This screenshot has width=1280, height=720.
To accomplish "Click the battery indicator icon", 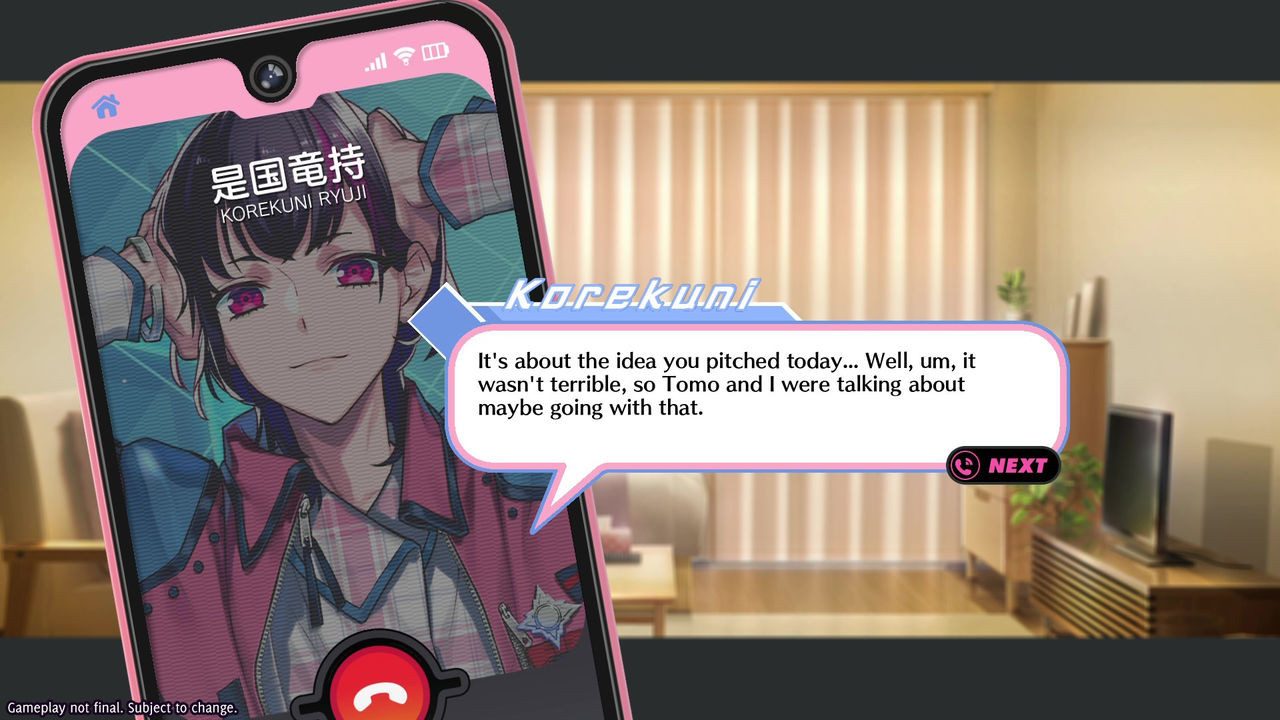I will pyautogui.click(x=431, y=56).
